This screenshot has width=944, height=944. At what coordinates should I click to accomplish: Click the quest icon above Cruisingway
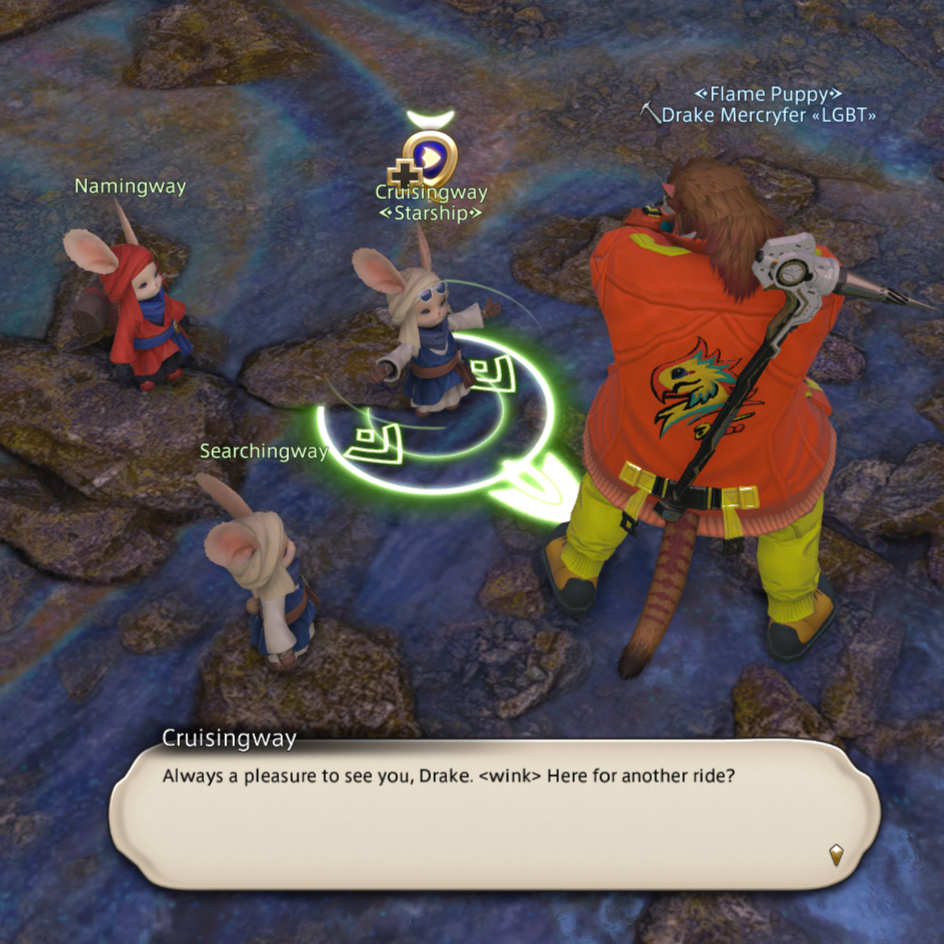pyautogui.click(x=431, y=156)
